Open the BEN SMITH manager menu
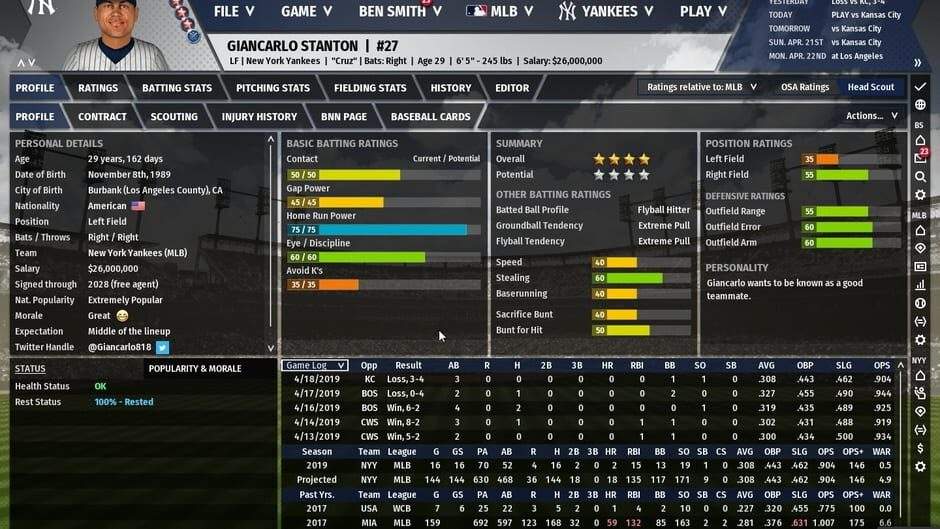This screenshot has width=940, height=529. [399, 12]
